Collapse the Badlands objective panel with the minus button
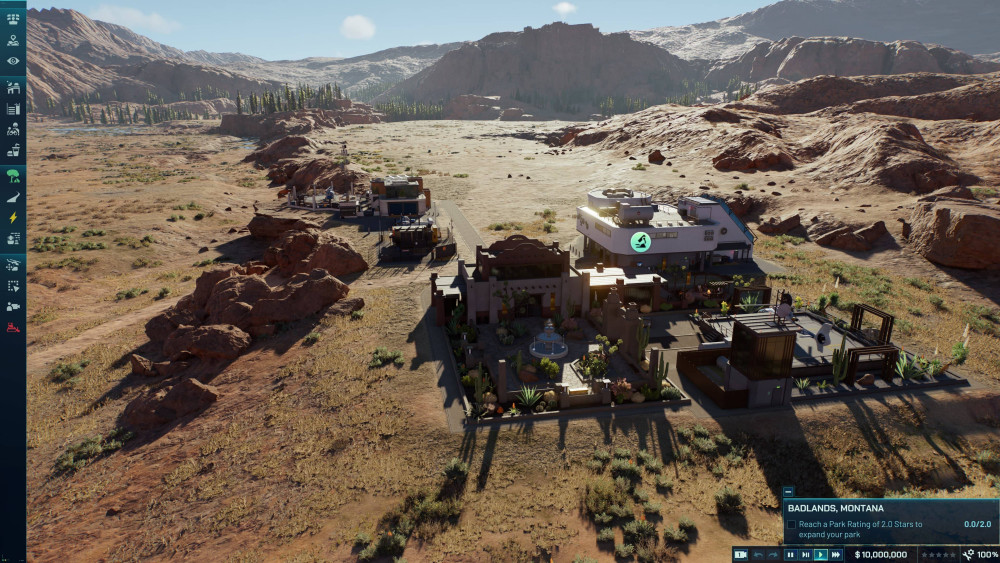 point(788,492)
